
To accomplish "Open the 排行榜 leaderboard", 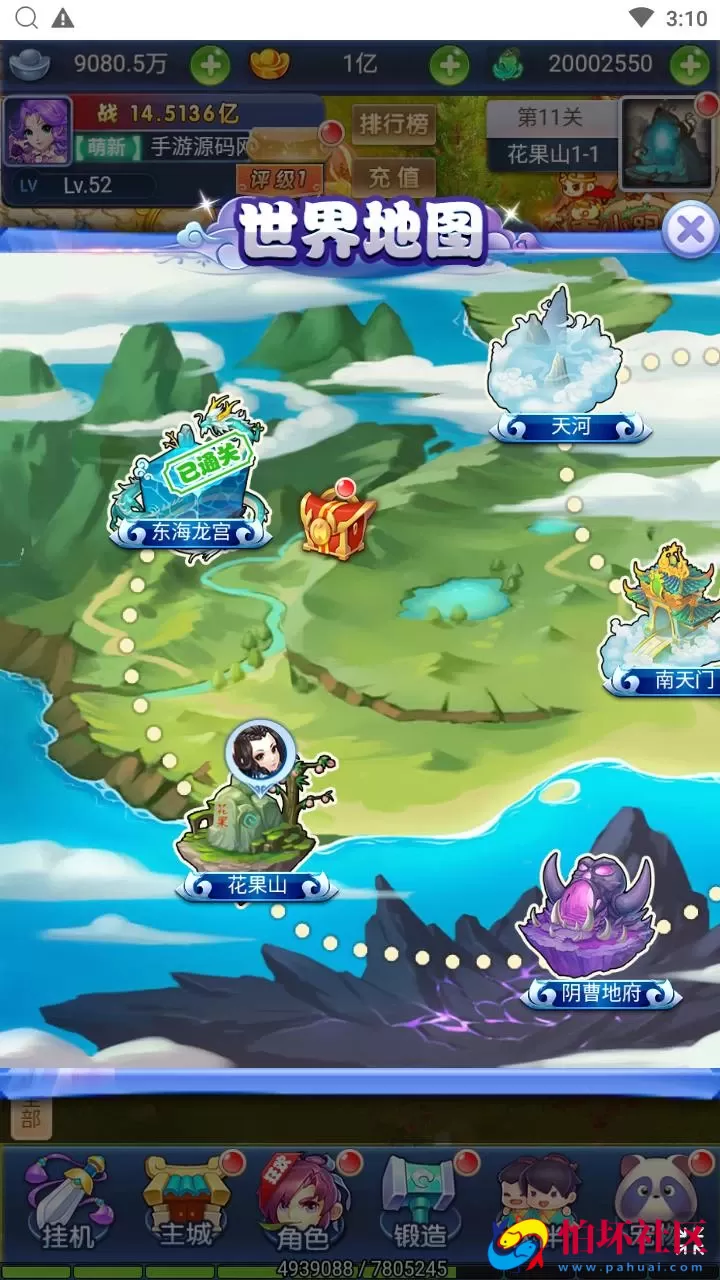I will 394,125.
